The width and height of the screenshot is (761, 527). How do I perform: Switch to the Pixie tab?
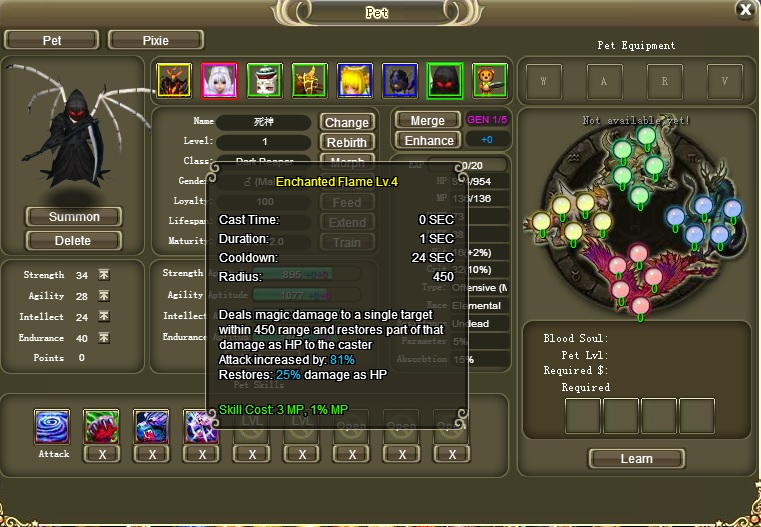(x=155, y=40)
